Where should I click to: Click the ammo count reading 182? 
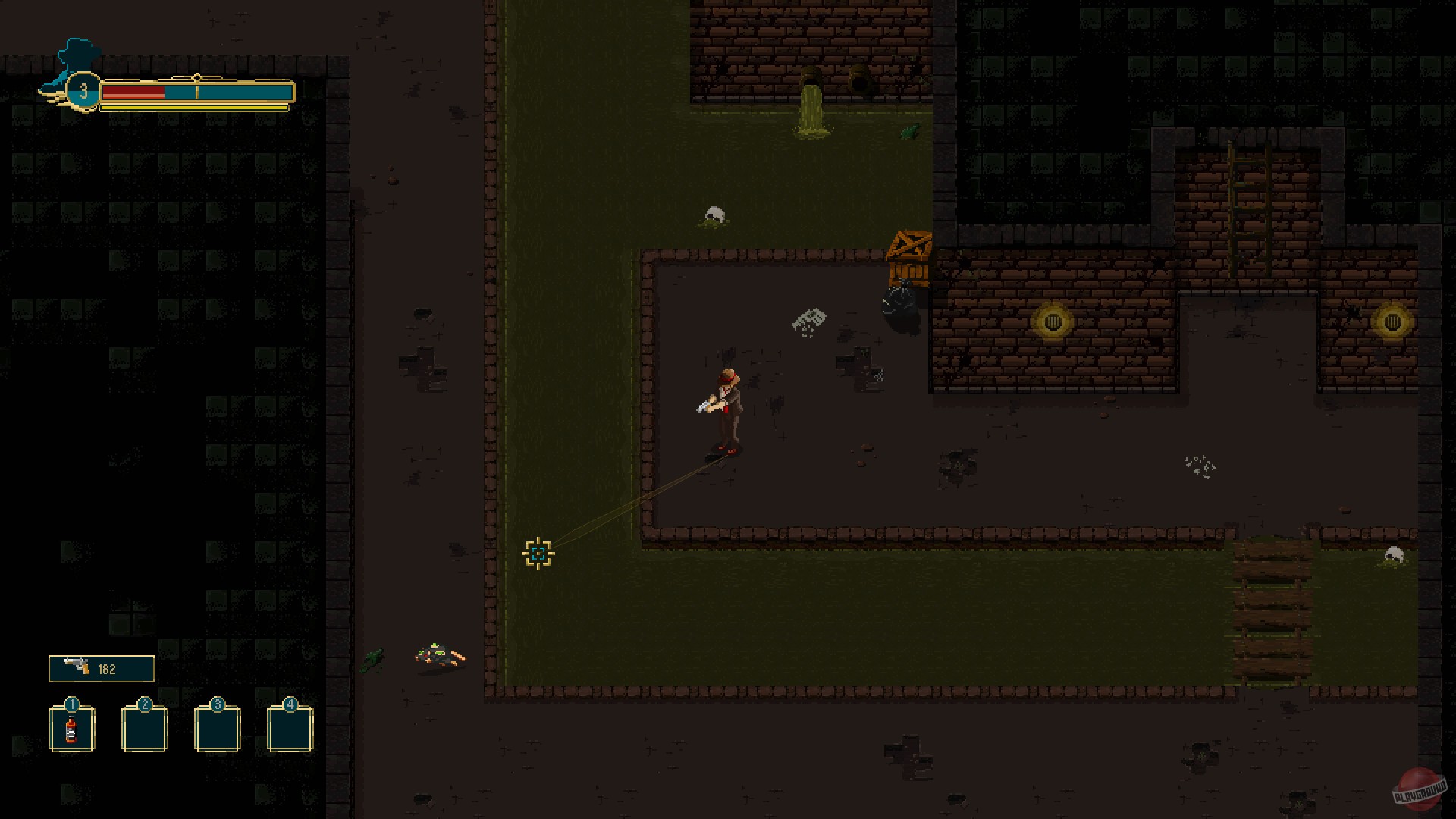108,668
